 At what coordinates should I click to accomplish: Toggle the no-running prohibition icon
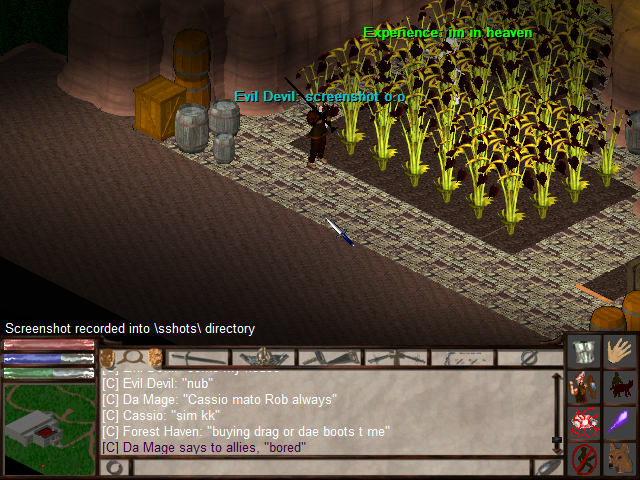584,459
